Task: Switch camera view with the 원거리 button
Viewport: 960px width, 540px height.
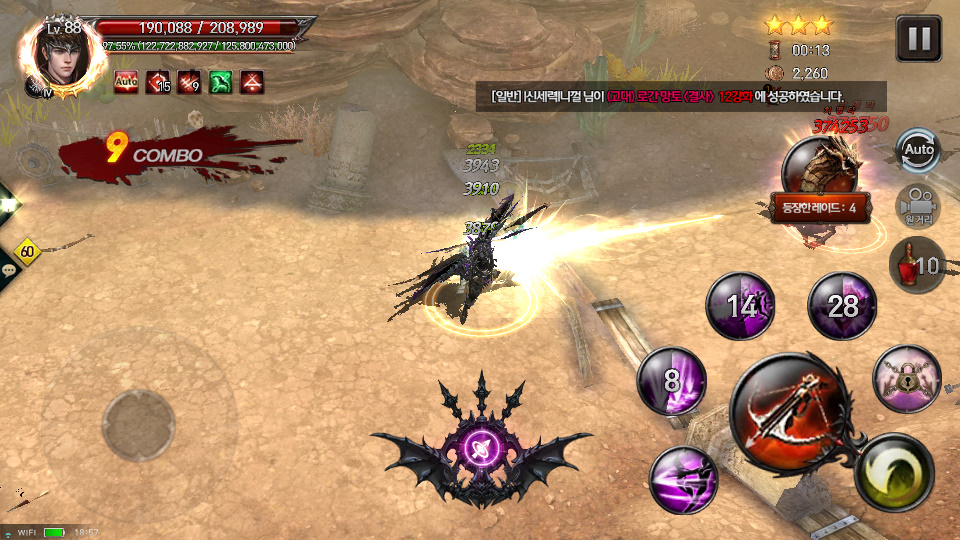Action: click(x=916, y=206)
